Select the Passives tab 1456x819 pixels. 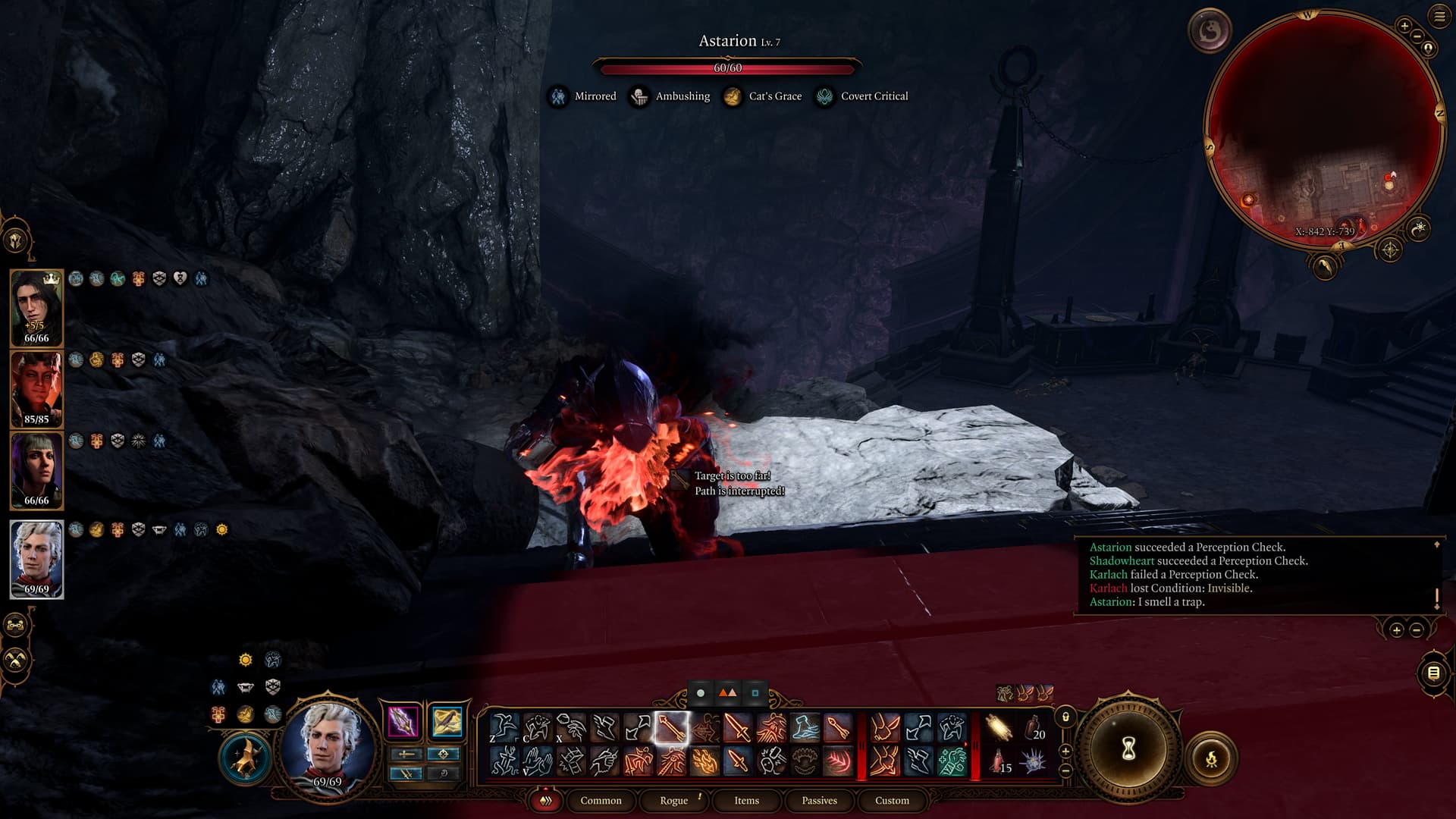tap(819, 800)
